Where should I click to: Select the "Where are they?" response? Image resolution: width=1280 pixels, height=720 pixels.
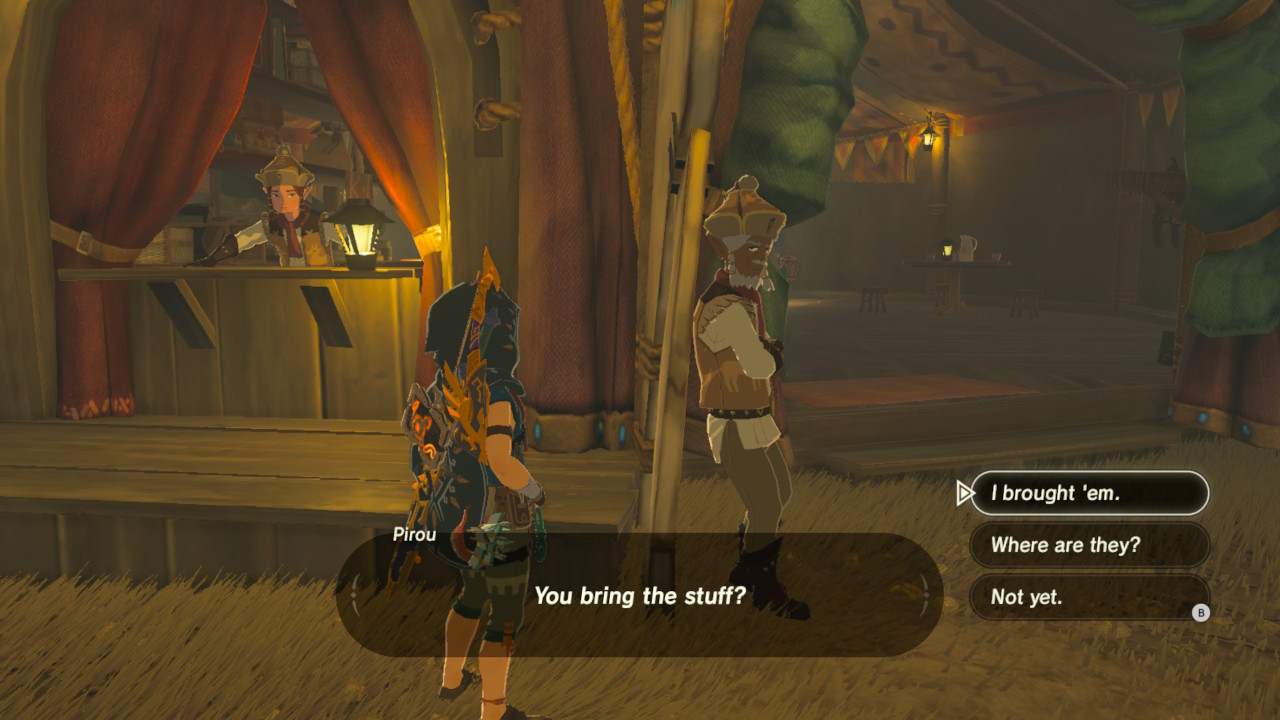pos(1089,545)
